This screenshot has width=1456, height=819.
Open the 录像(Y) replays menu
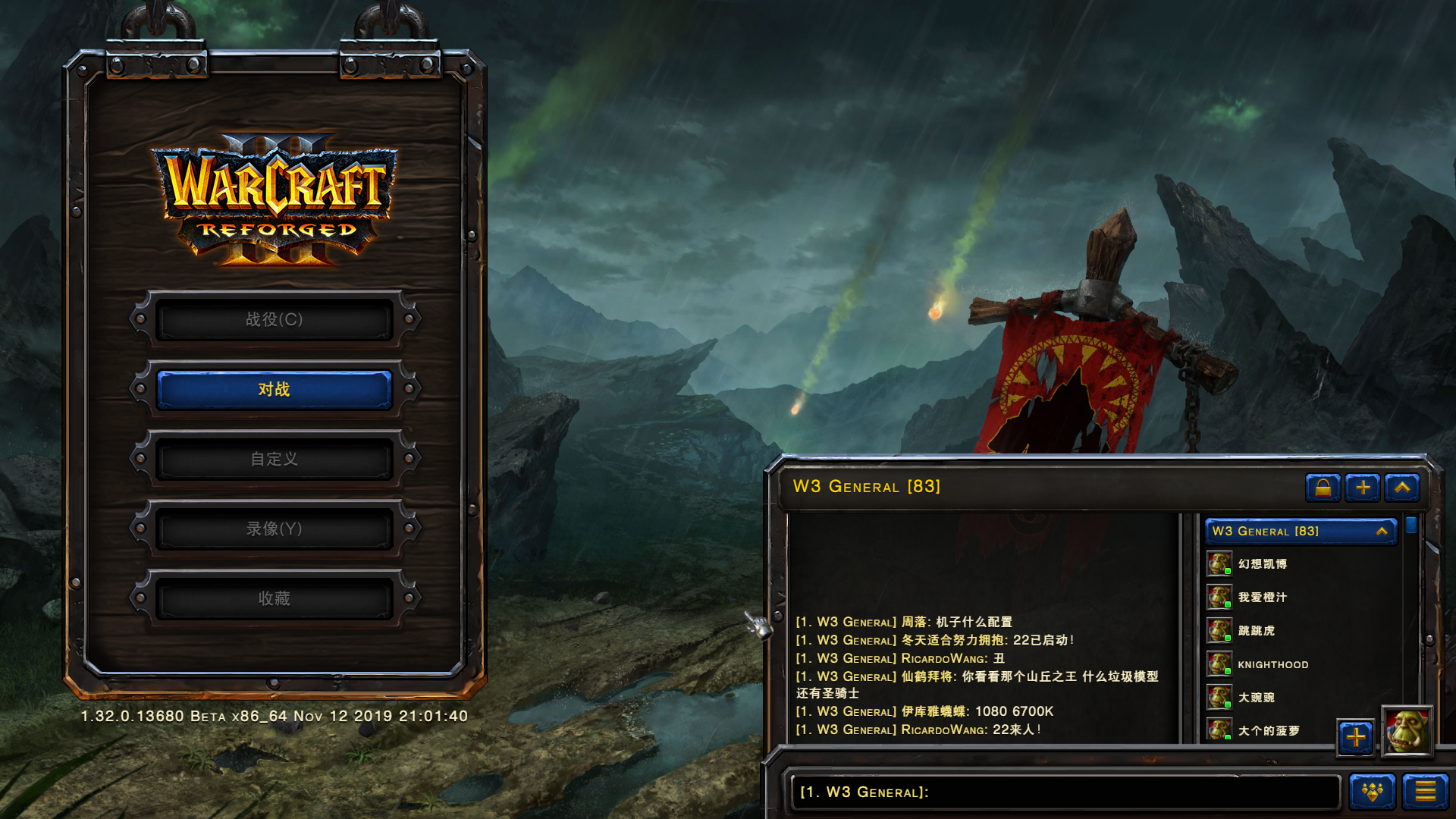point(274,529)
